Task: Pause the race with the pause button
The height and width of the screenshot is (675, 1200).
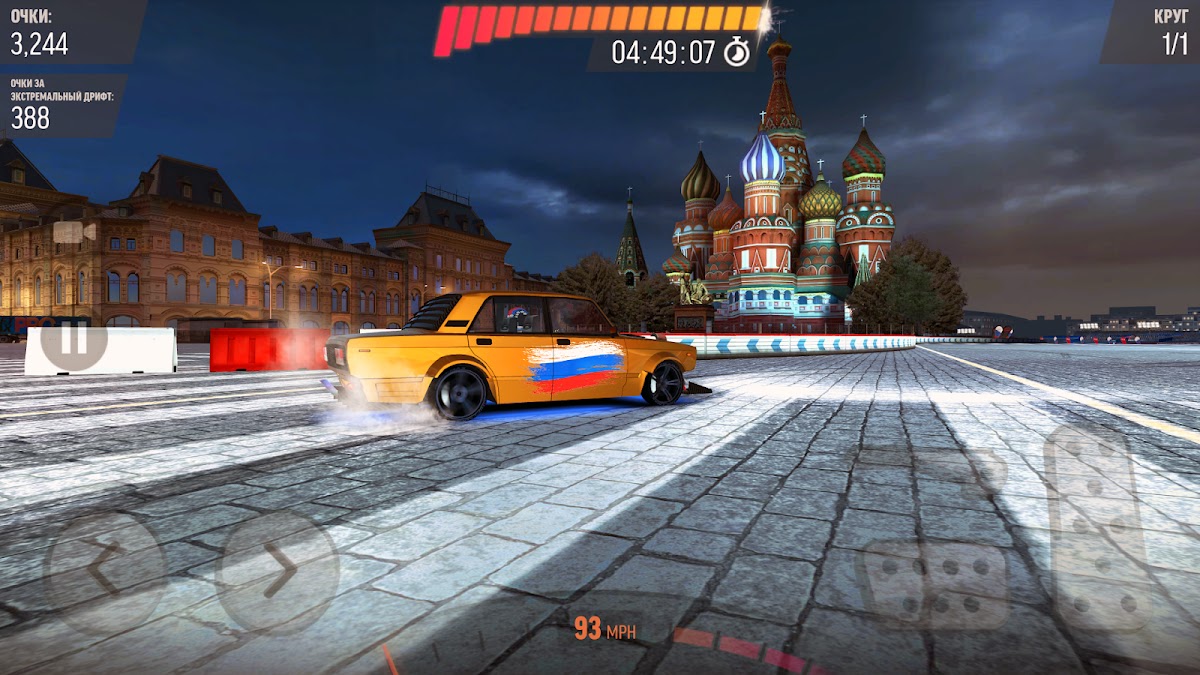Action: point(73,339)
